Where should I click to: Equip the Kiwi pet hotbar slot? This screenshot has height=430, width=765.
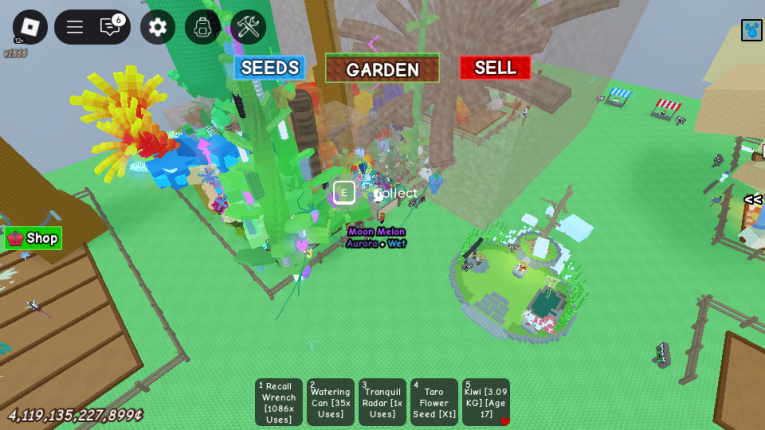[486, 402]
